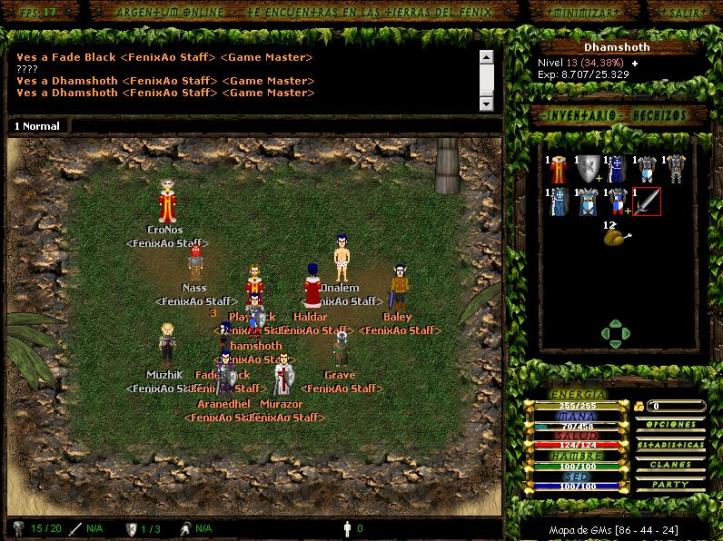Click the gold coins icon
Image resolution: width=723 pixels, height=541 pixels.
pos(639,406)
